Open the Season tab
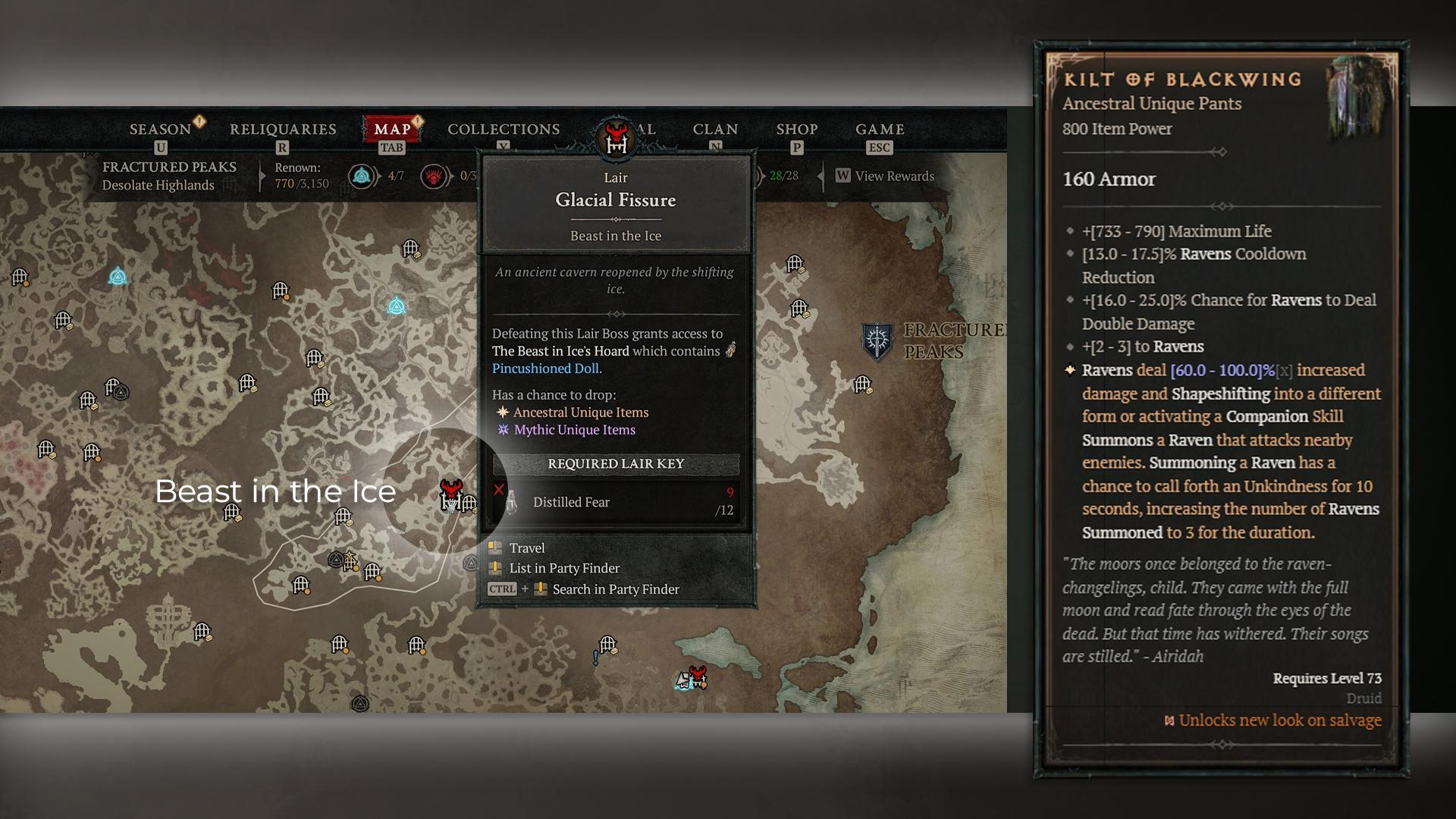This screenshot has height=819, width=1456. pos(160,130)
